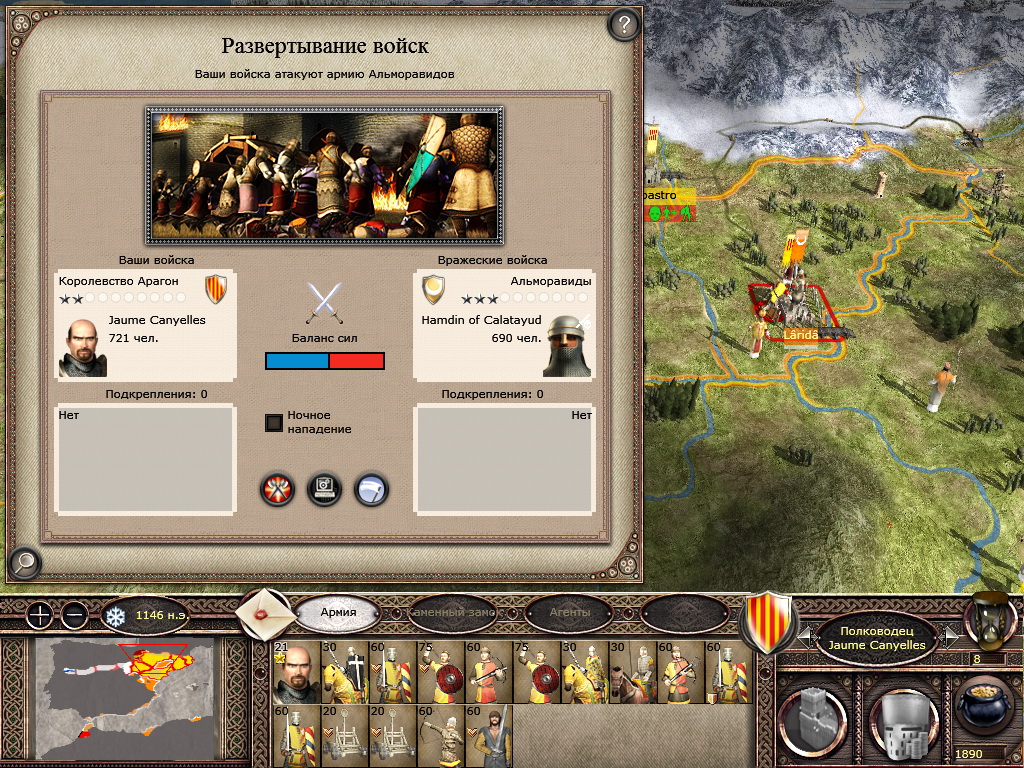
Task: Withdraw using the white flag button
Action: (371, 489)
